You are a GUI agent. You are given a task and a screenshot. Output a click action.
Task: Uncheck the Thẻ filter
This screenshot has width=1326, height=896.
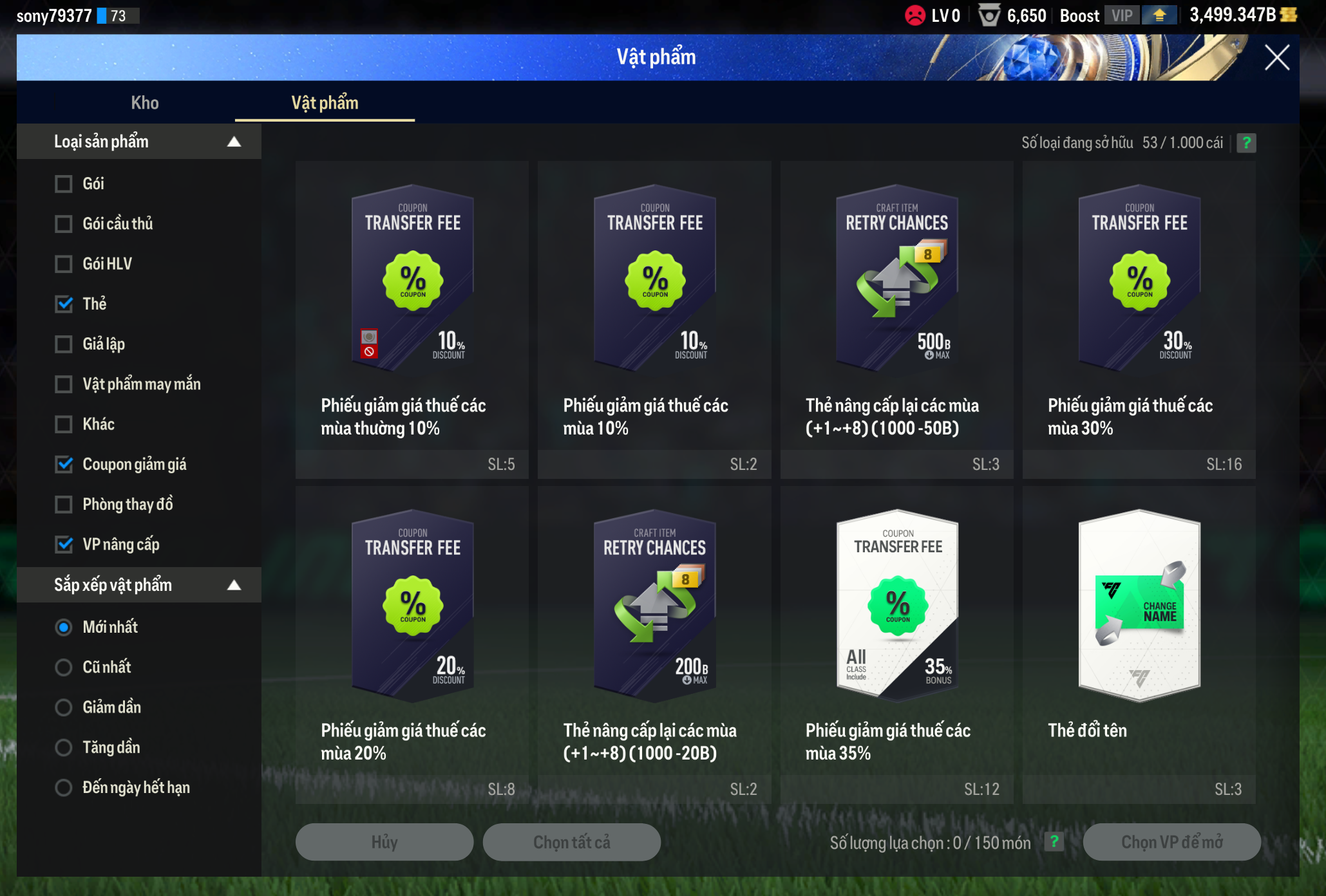click(x=64, y=304)
